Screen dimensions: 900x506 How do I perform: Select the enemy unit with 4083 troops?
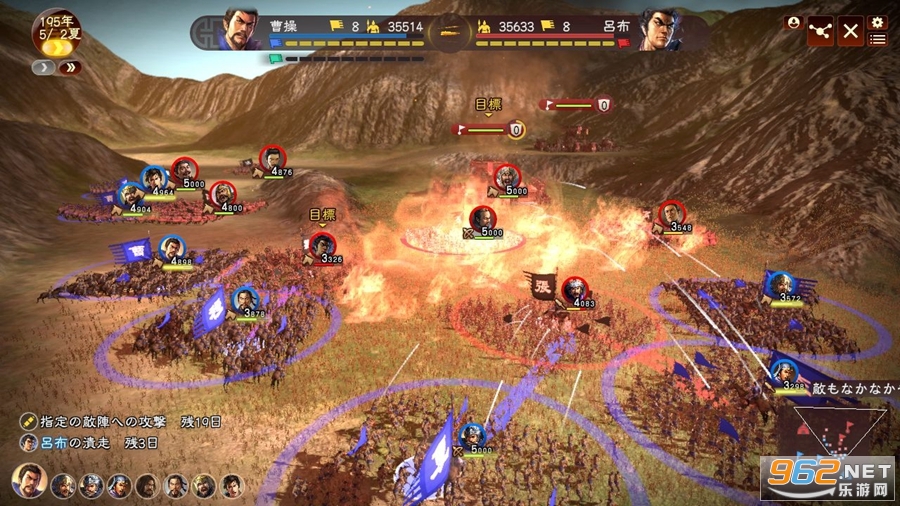coord(574,291)
